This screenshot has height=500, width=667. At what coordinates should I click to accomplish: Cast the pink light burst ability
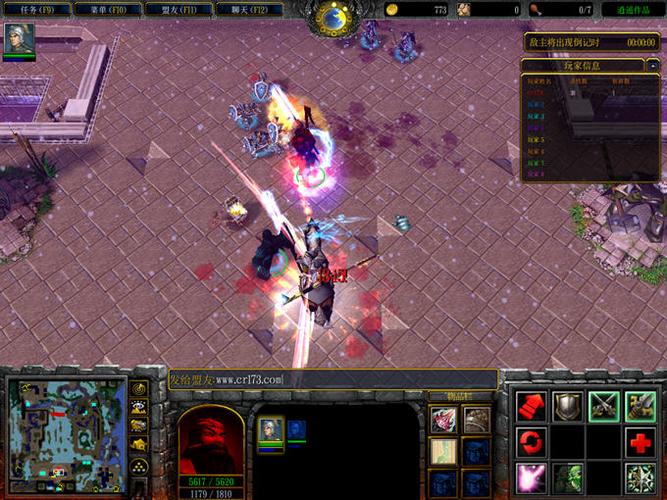tap(531, 477)
